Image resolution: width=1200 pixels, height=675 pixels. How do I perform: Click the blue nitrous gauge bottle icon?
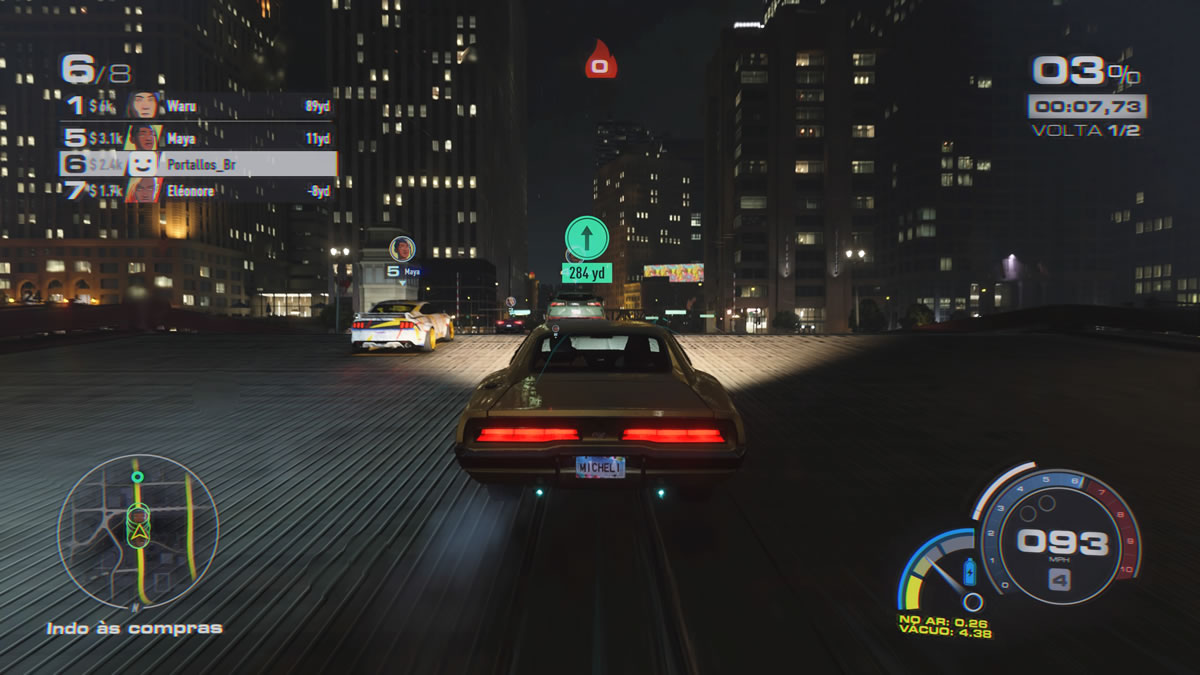[968, 573]
